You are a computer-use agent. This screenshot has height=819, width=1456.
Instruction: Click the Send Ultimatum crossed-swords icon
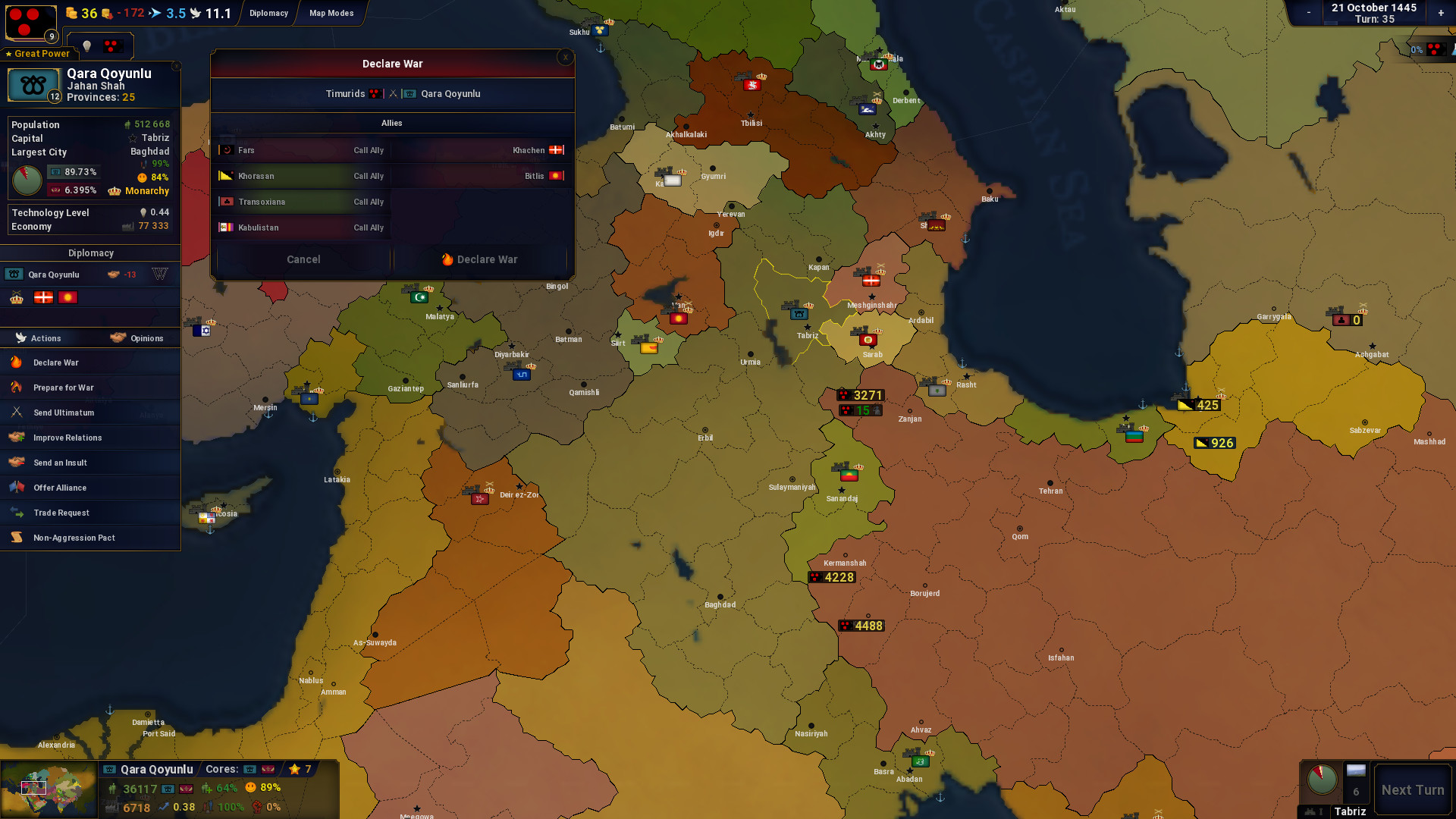pyautogui.click(x=15, y=413)
